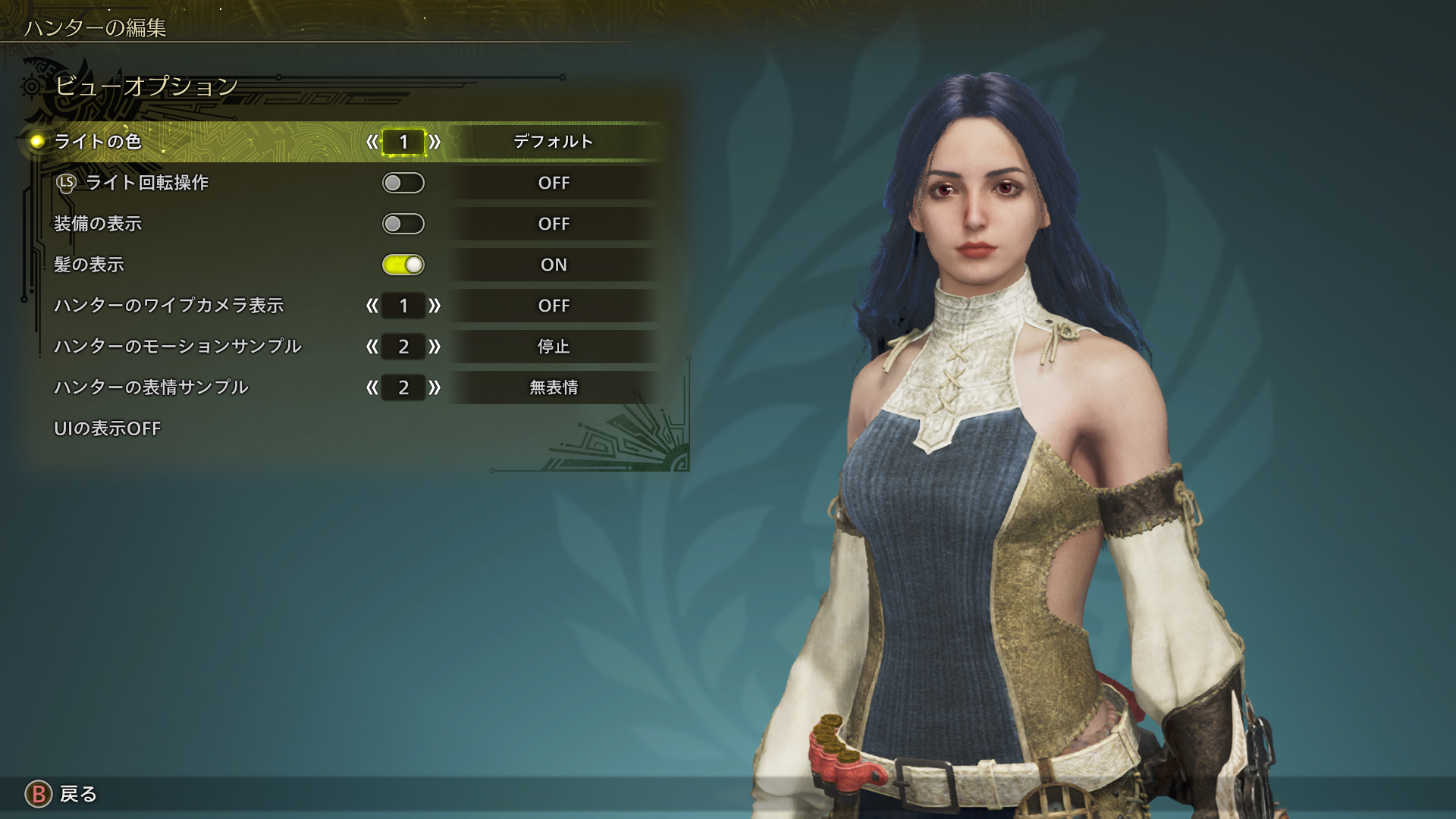Click left arrow for ハンターの表情サンプル
The image size is (1456, 819).
coord(372,388)
